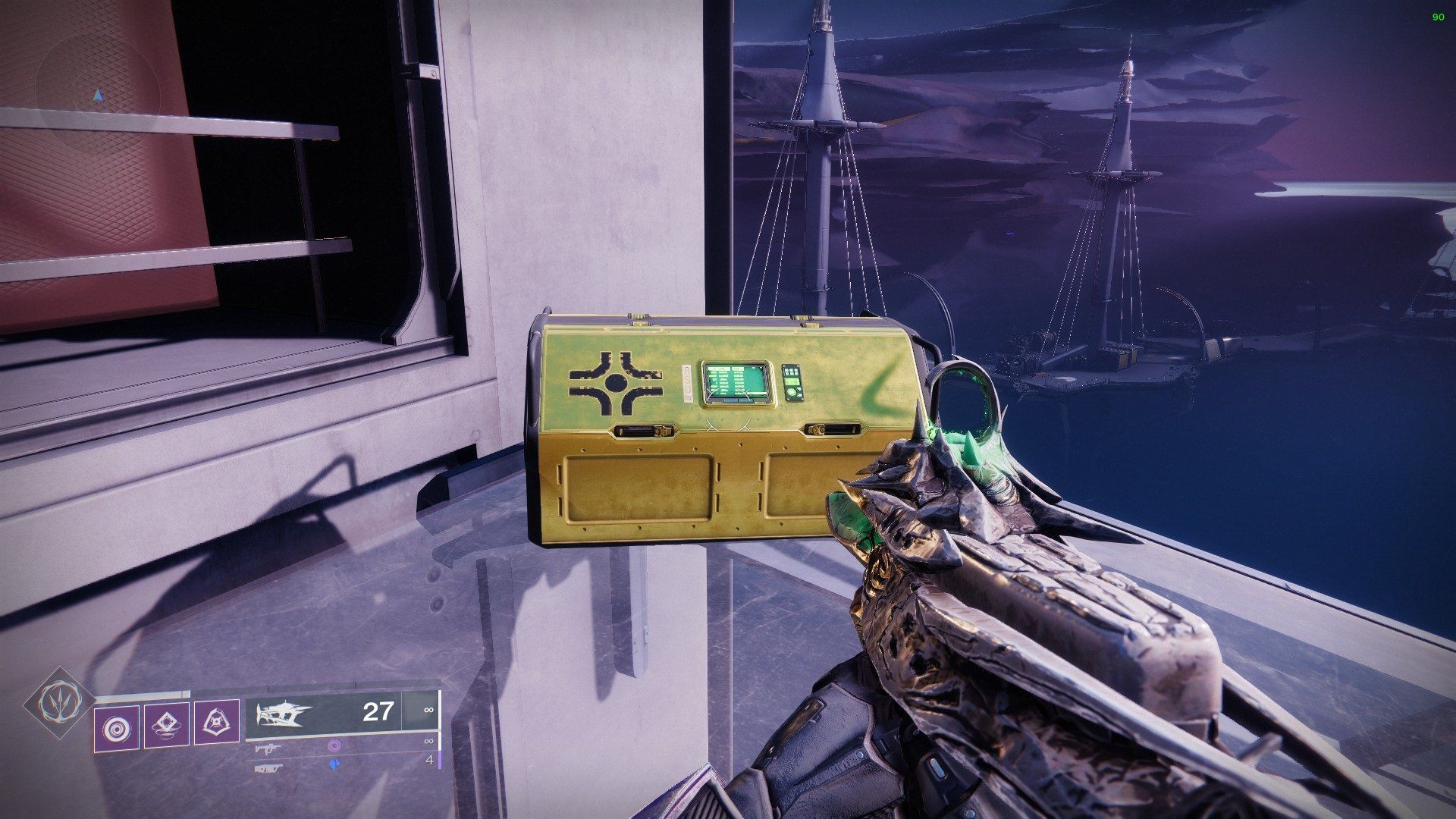Click the purple ammo bar showing 4
Screen dimensions: 1456x819
click(441, 760)
